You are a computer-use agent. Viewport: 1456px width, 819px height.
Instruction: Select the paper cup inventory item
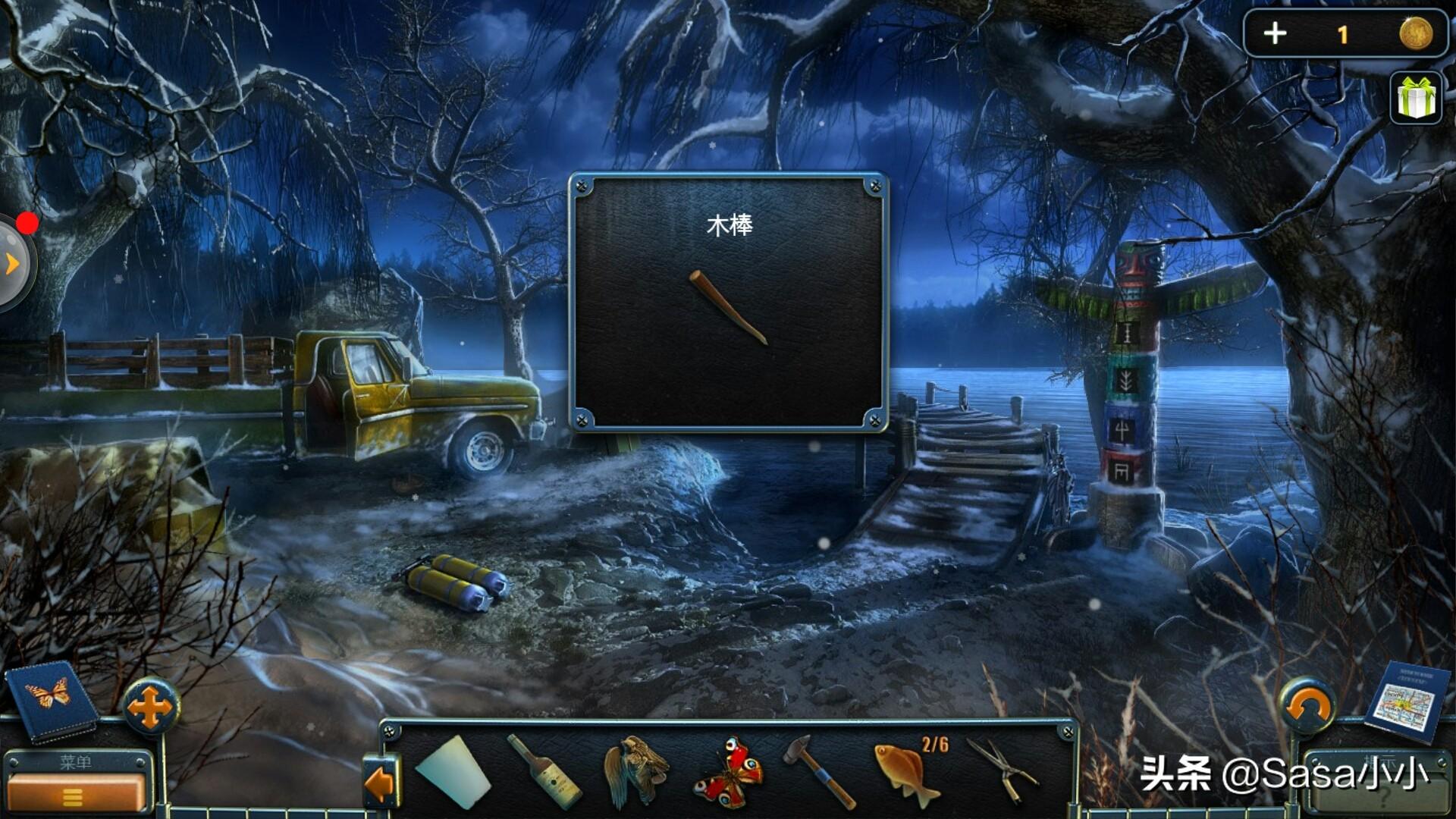[453, 773]
